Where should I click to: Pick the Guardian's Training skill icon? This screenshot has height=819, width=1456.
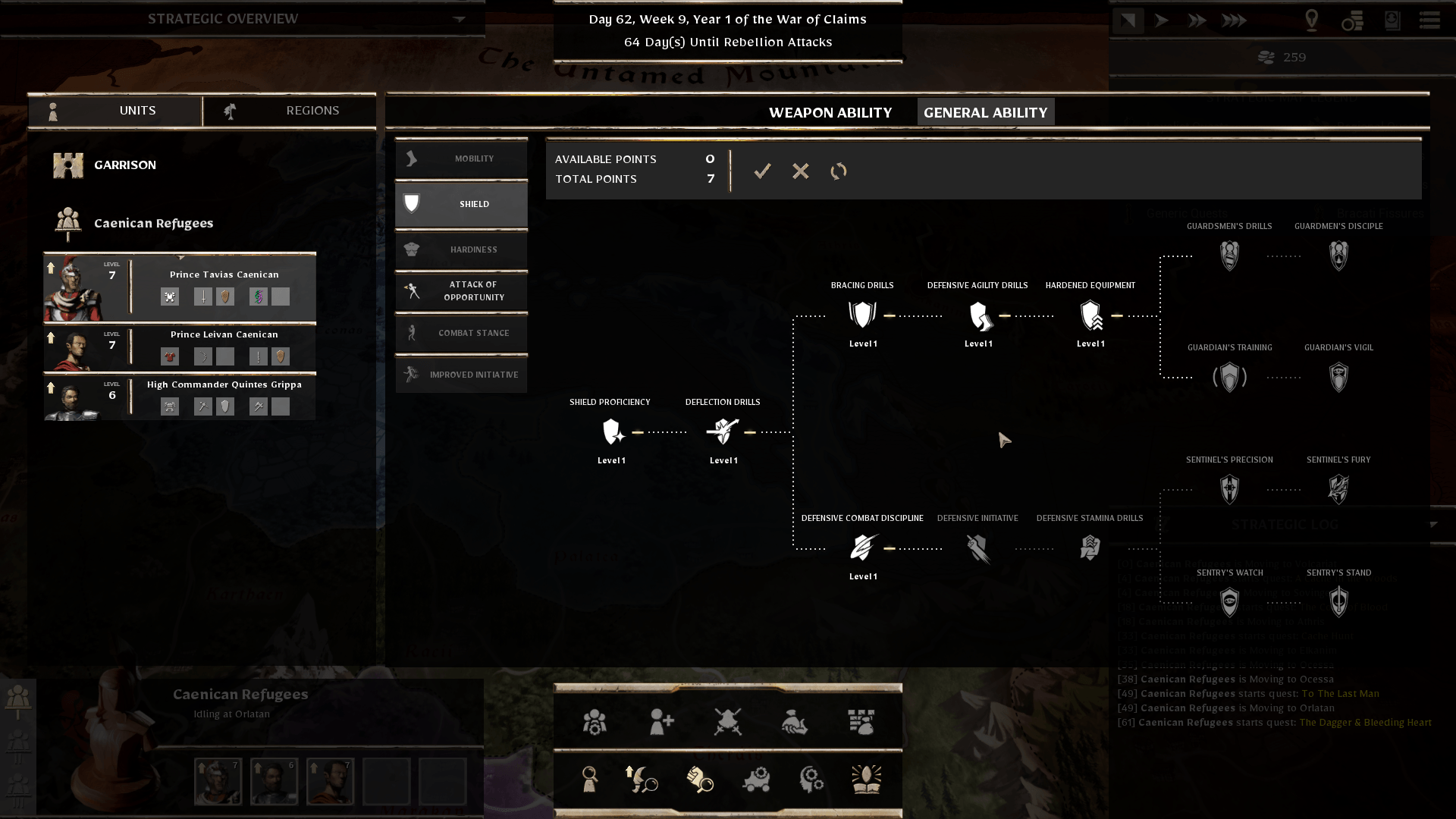click(x=1229, y=377)
